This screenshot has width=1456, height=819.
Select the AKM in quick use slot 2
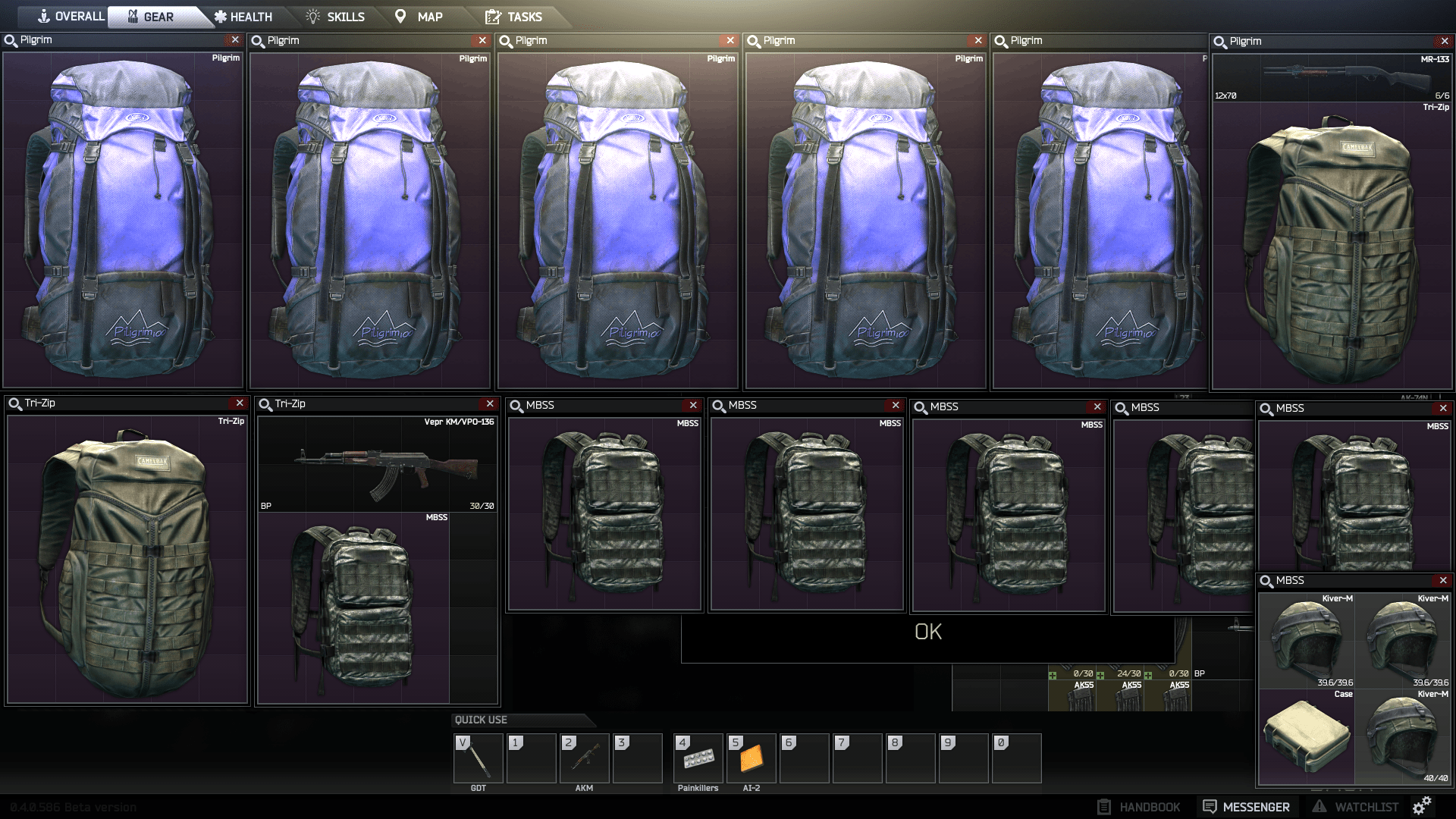pos(584,758)
